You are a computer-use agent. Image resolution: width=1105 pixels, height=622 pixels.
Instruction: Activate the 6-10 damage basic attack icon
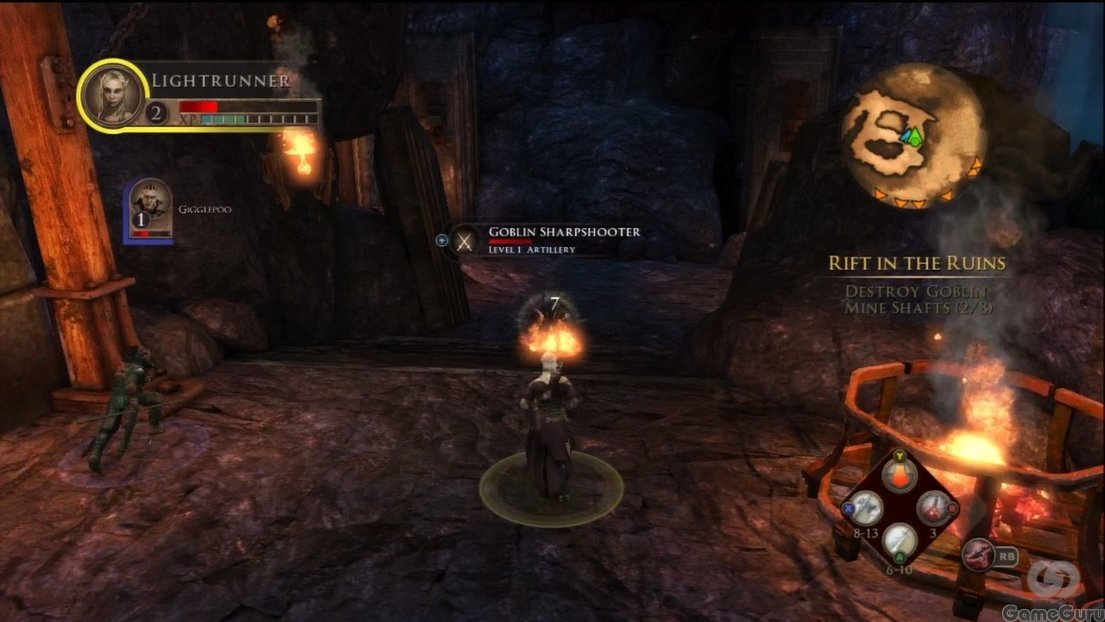(x=900, y=541)
